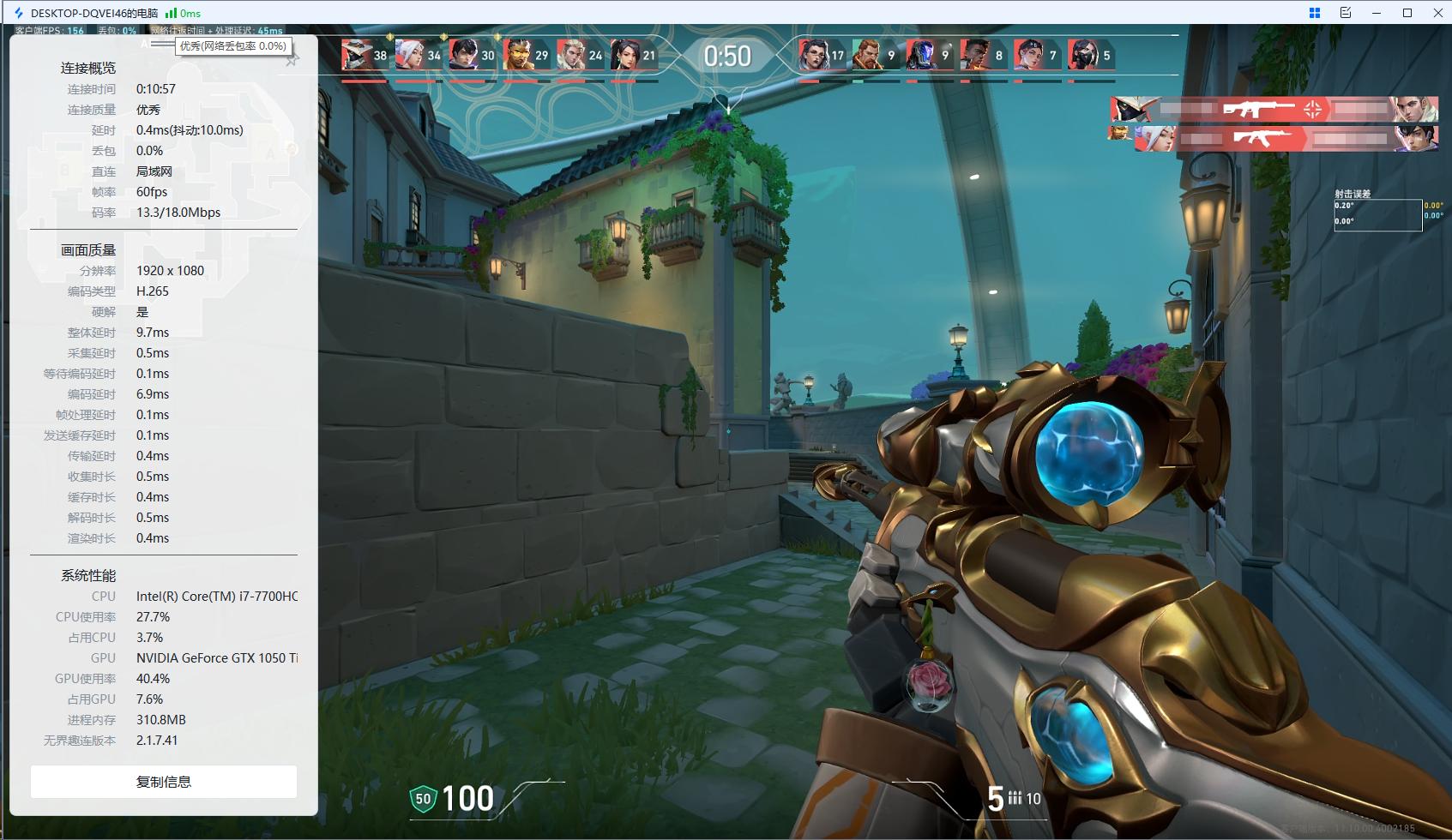
Task: Choose the white-haired agent portrait scoring 34
Action: click(410, 55)
